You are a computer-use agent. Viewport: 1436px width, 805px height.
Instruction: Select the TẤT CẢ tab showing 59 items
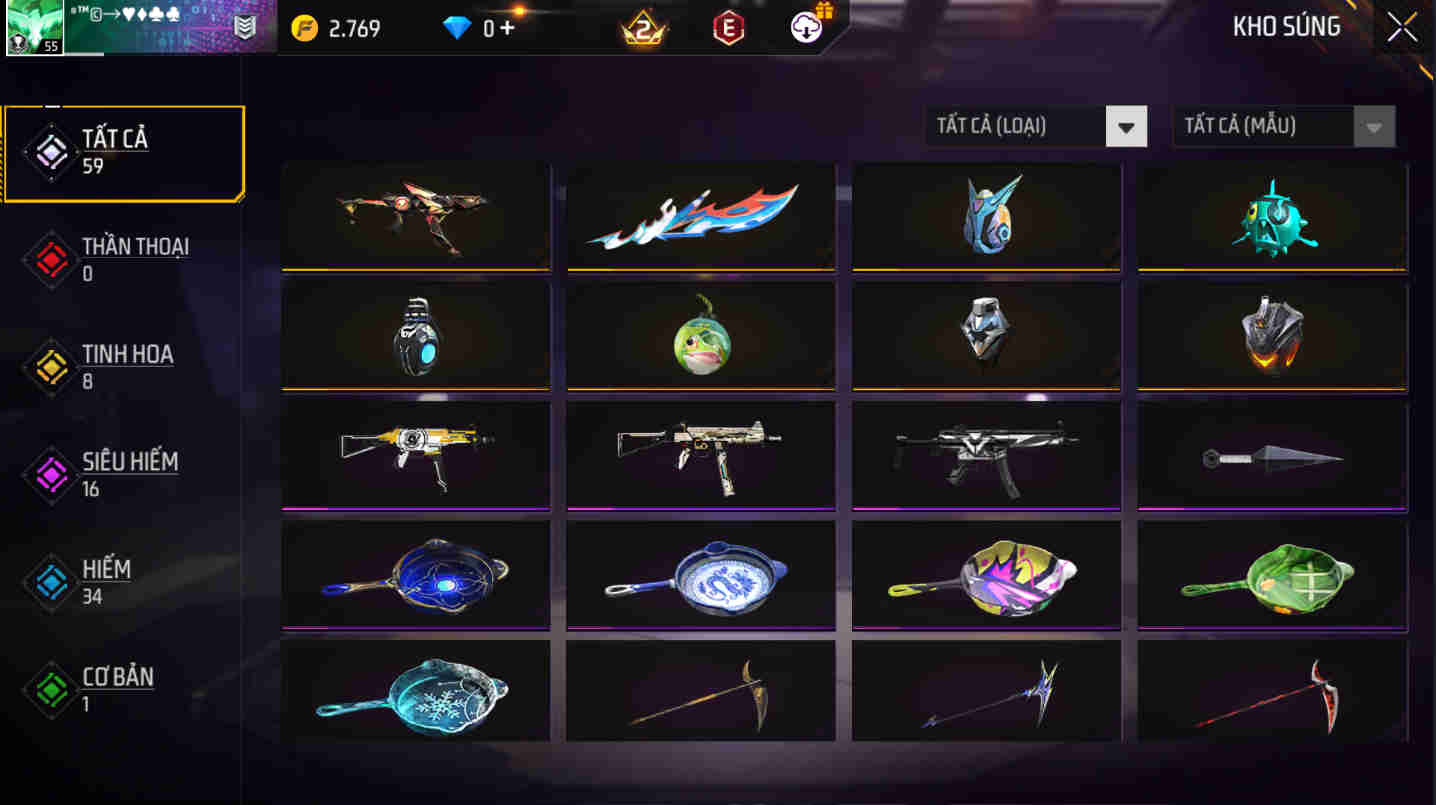click(x=122, y=150)
